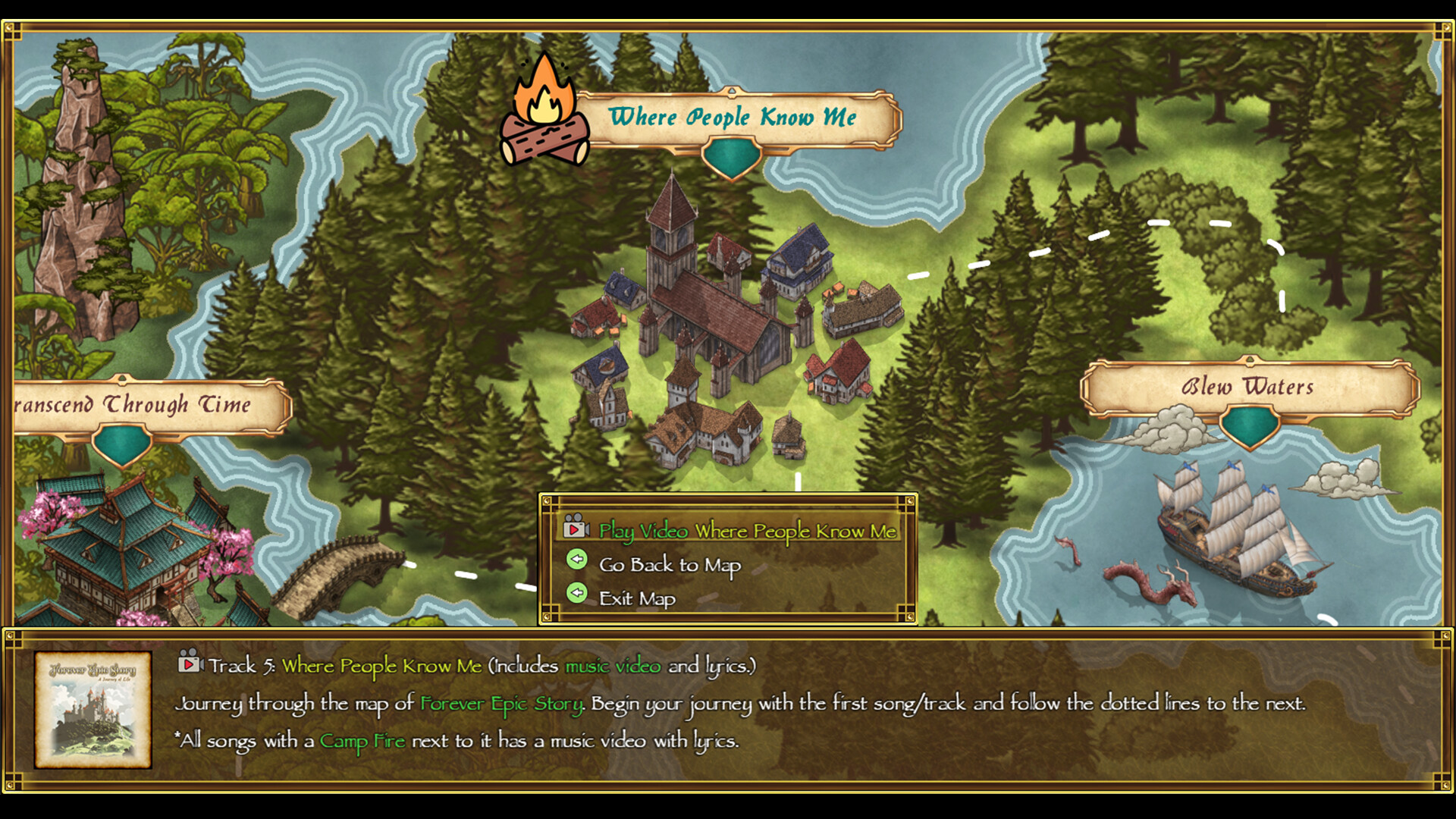The image size is (1456, 819).
Task: Select the teal shield under Where People Know Me
Action: point(733,156)
